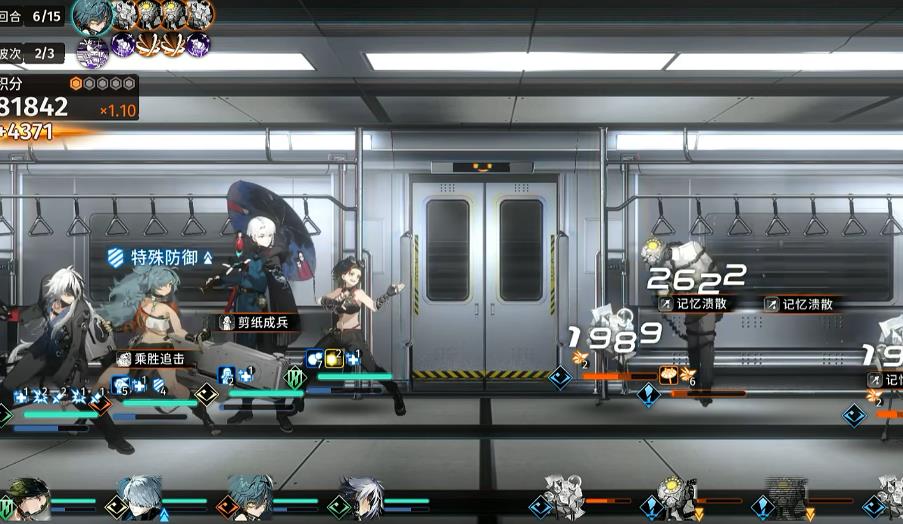Choose the ally portrait marked with blue arrow
Image resolution: width=903 pixels, height=524 pixels.
coord(141,496)
